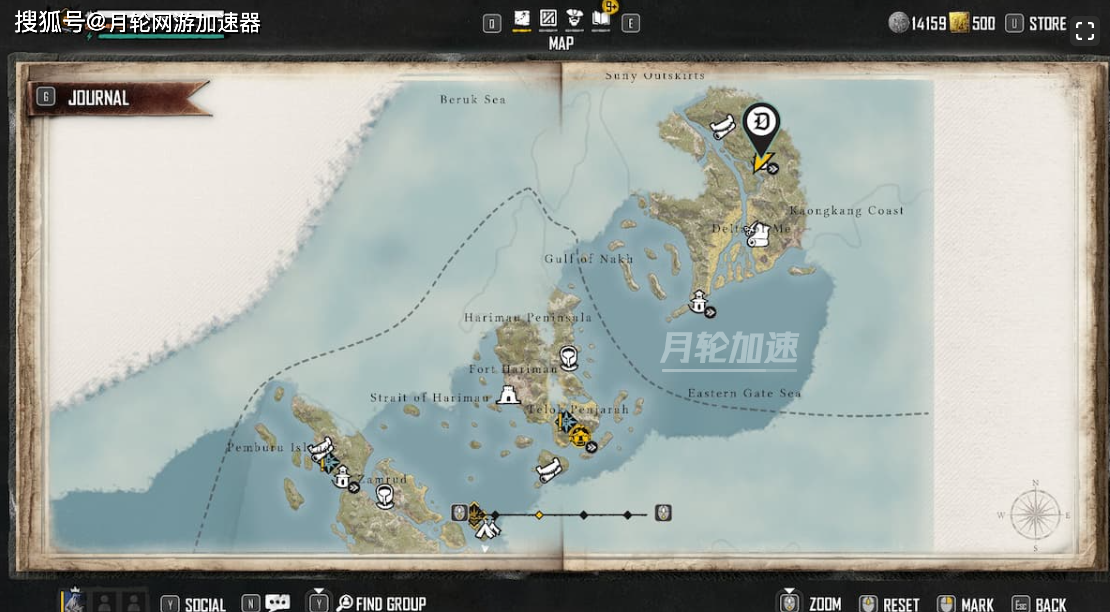This screenshot has width=1110, height=612.
Task: Select the helmet marker on Harimau Peninsula
Action: (568, 355)
